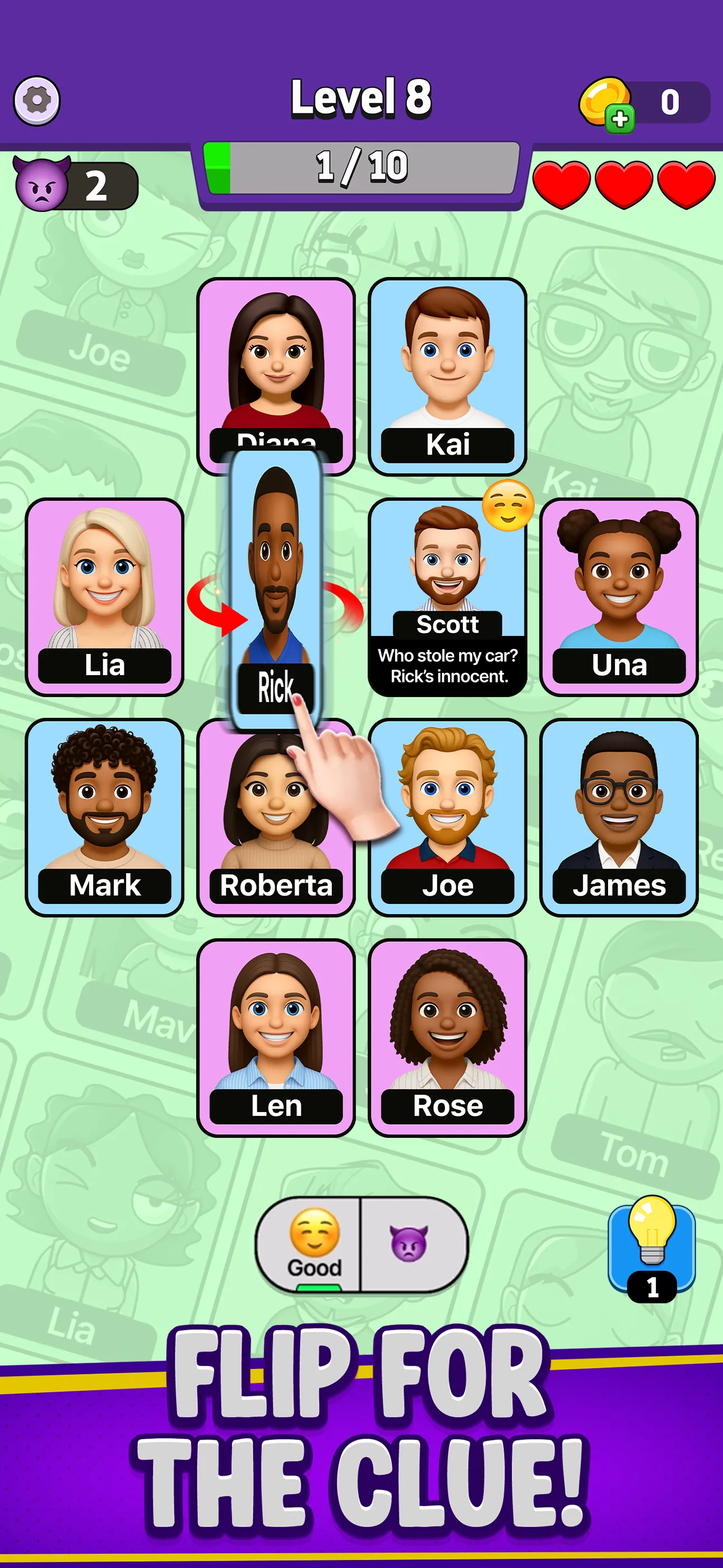Open the settings gear
723x1568 pixels.
pyautogui.click(x=36, y=100)
